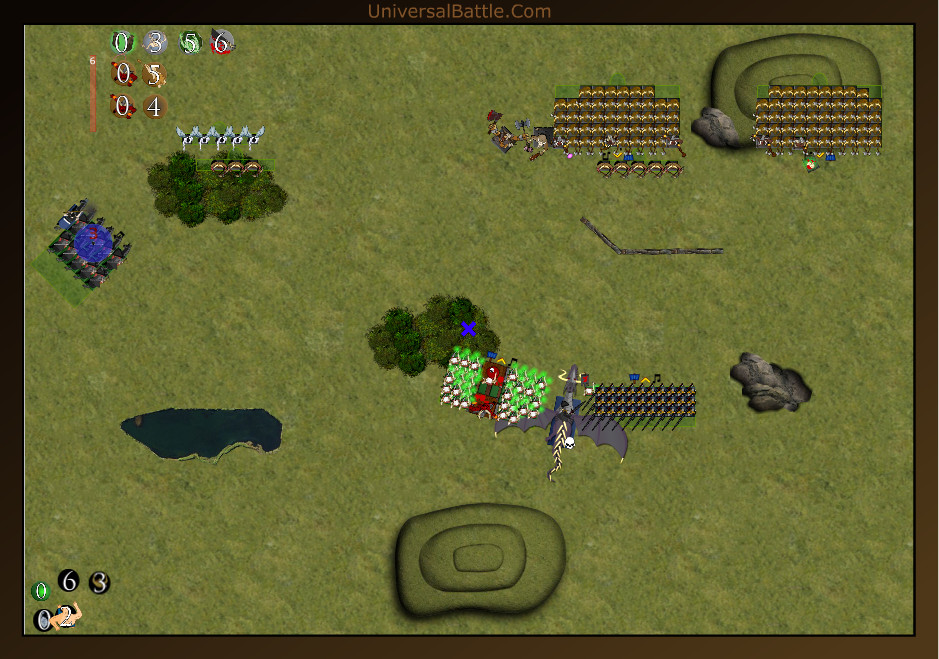Click the flexing arm counter showing 2

(67, 616)
